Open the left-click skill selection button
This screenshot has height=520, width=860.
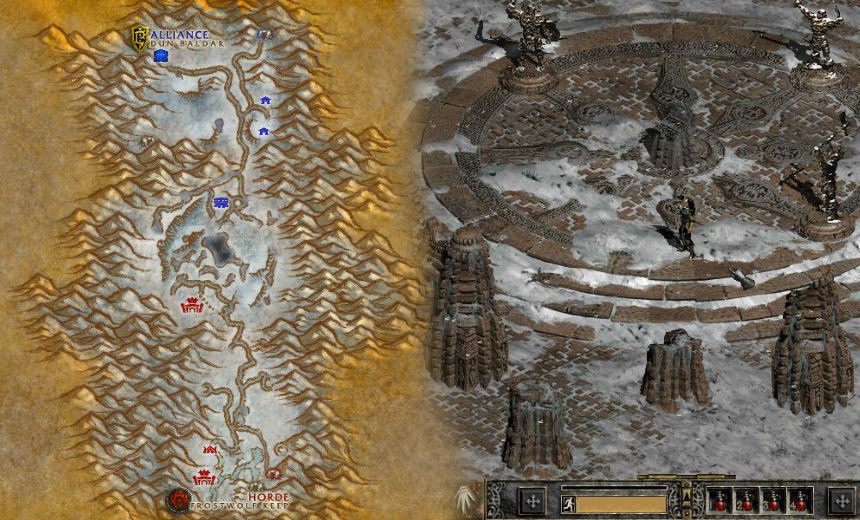pyautogui.click(x=533, y=500)
